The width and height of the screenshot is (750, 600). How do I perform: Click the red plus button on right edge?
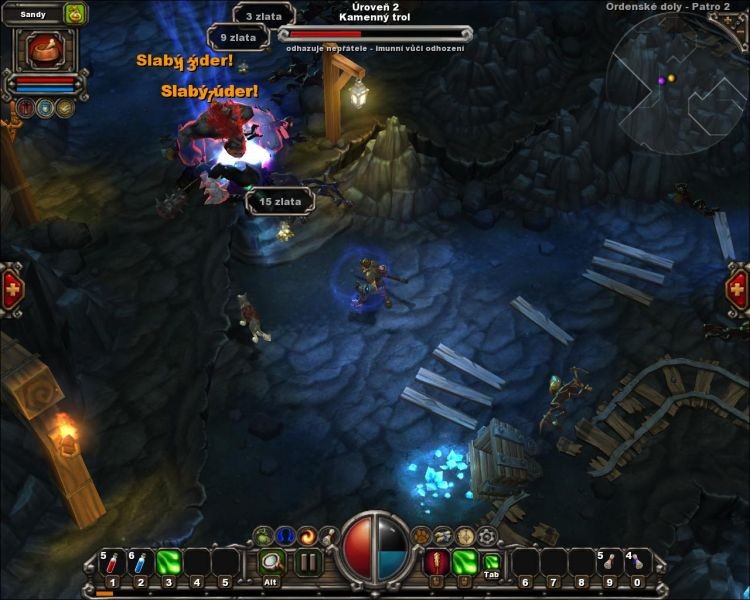(738, 290)
